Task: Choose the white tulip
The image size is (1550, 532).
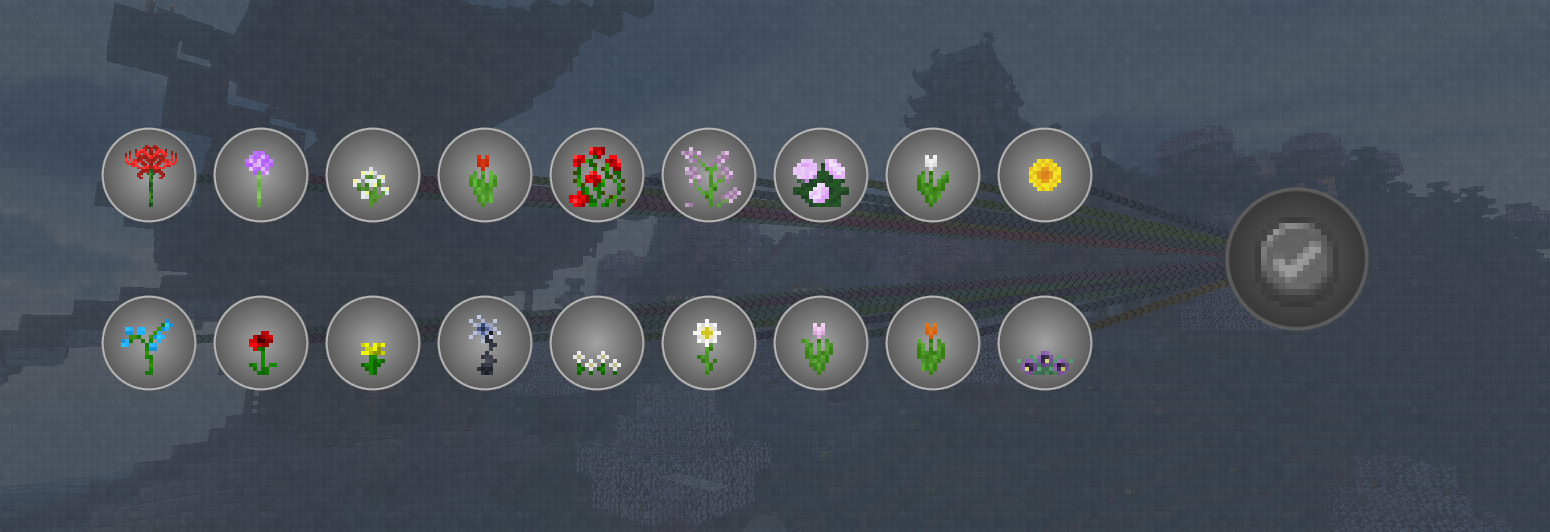Action: point(933,175)
